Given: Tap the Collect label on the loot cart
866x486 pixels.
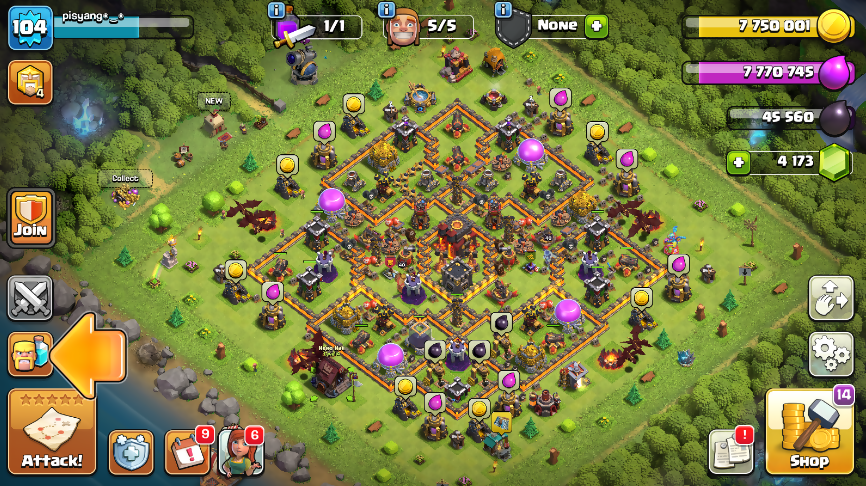Looking at the screenshot, I should click(x=125, y=178).
